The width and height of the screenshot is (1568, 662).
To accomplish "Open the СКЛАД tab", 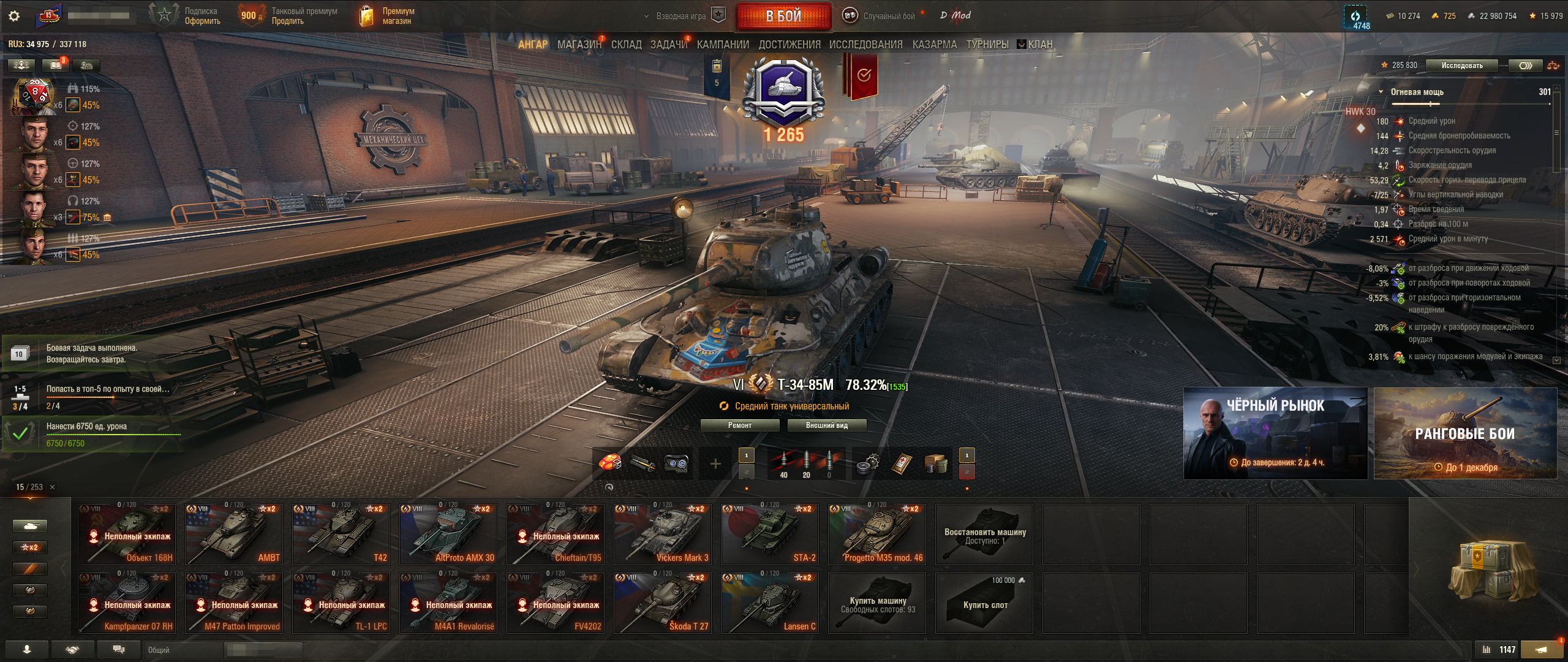I will [x=626, y=44].
